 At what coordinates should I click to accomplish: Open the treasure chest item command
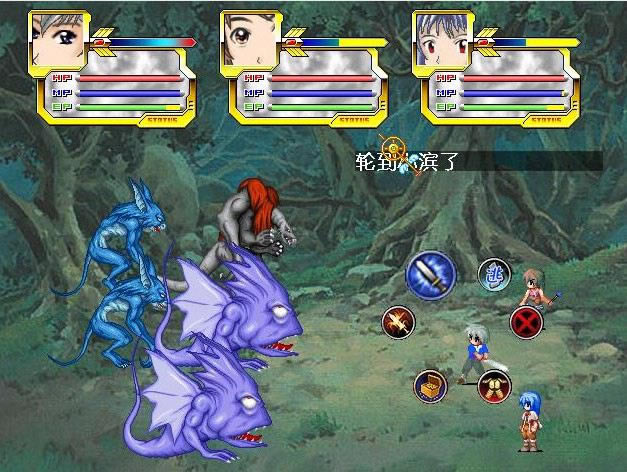[430, 385]
